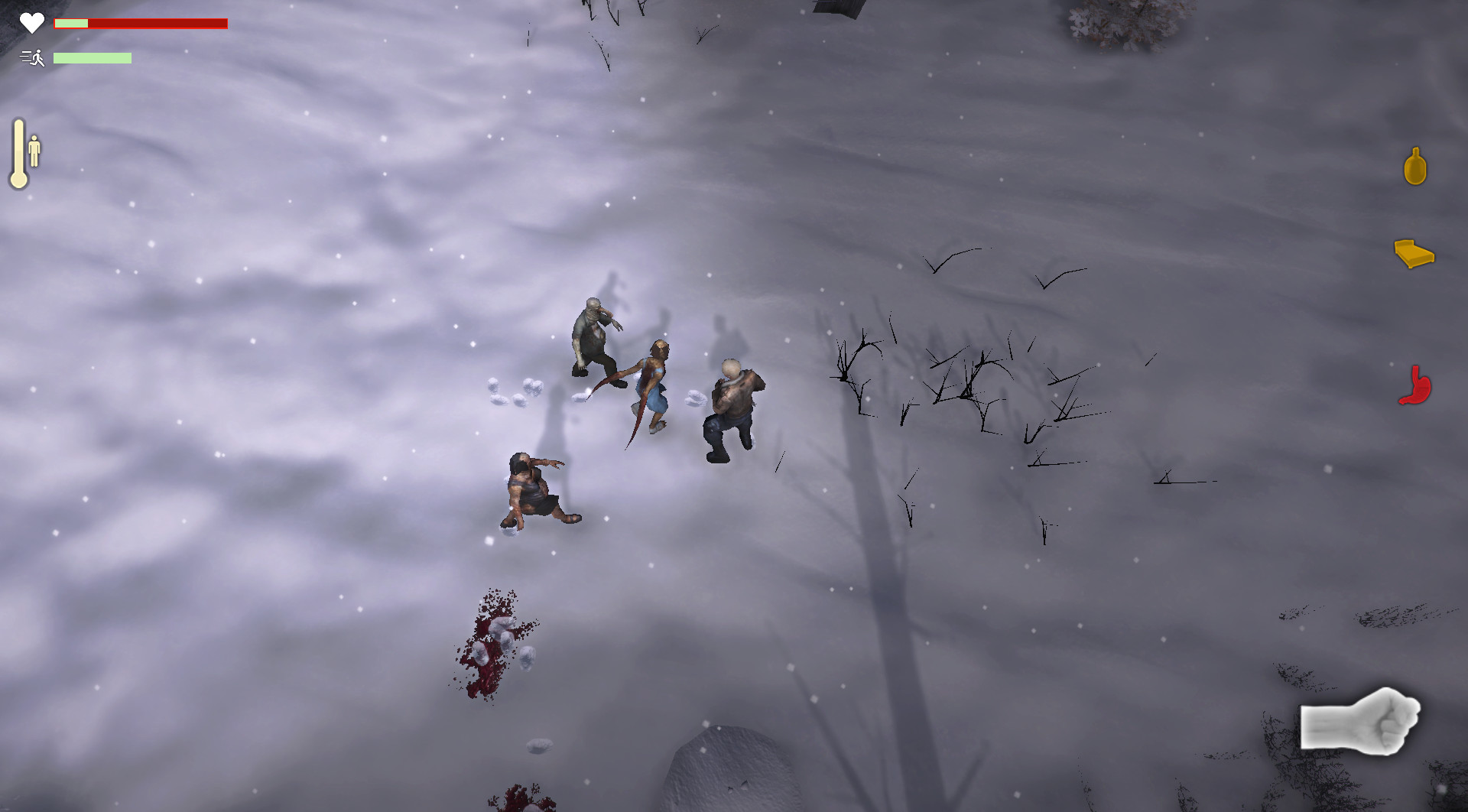1468x812 pixels.
Task: Select the heart health icon
Action: pyautogui.click(x=32, y=22)
